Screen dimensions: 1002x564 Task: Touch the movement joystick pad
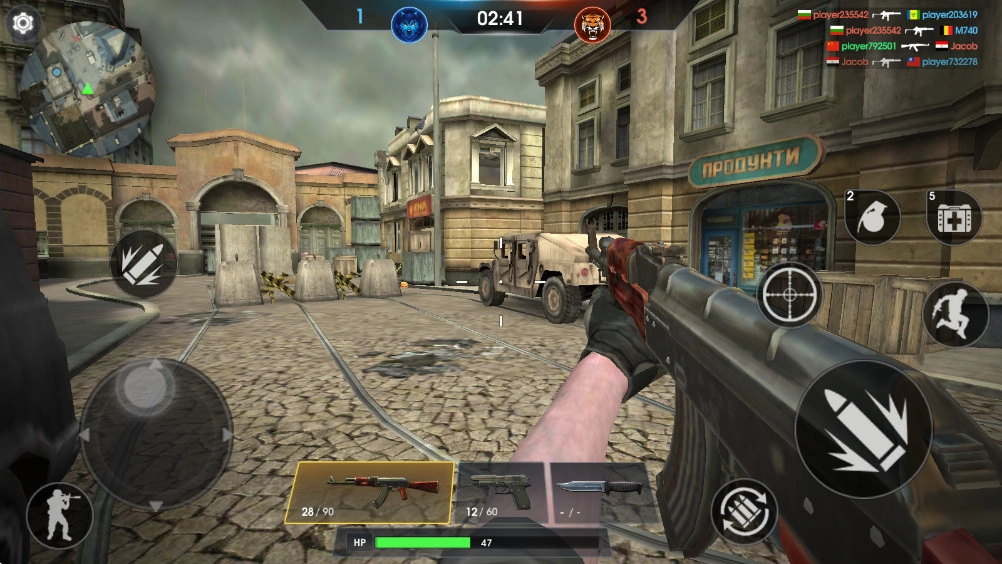coord(155,434)
